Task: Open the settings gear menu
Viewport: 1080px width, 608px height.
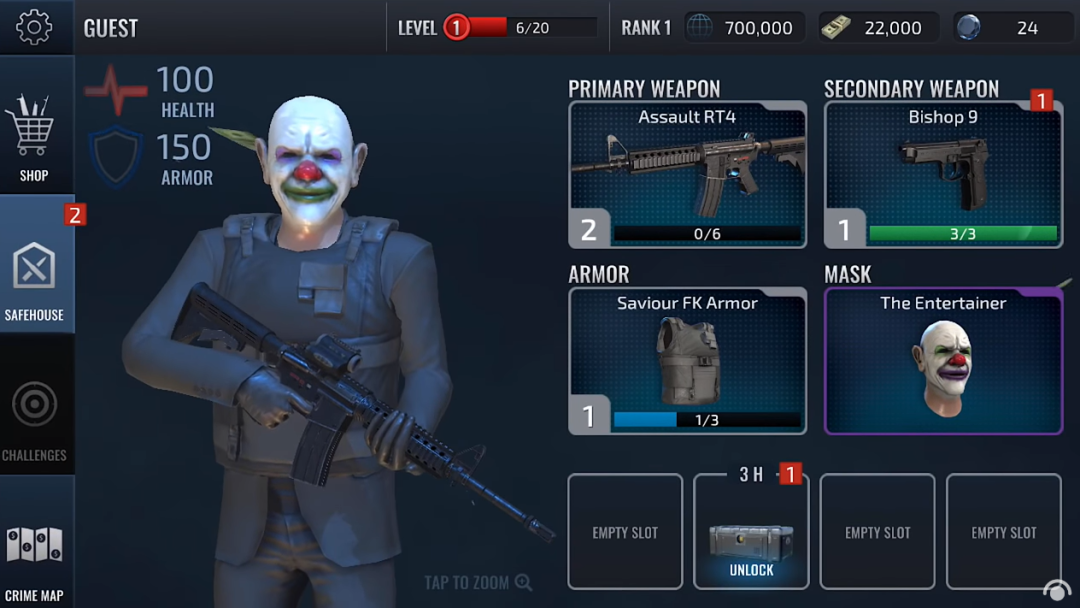Action: (35, 27)
